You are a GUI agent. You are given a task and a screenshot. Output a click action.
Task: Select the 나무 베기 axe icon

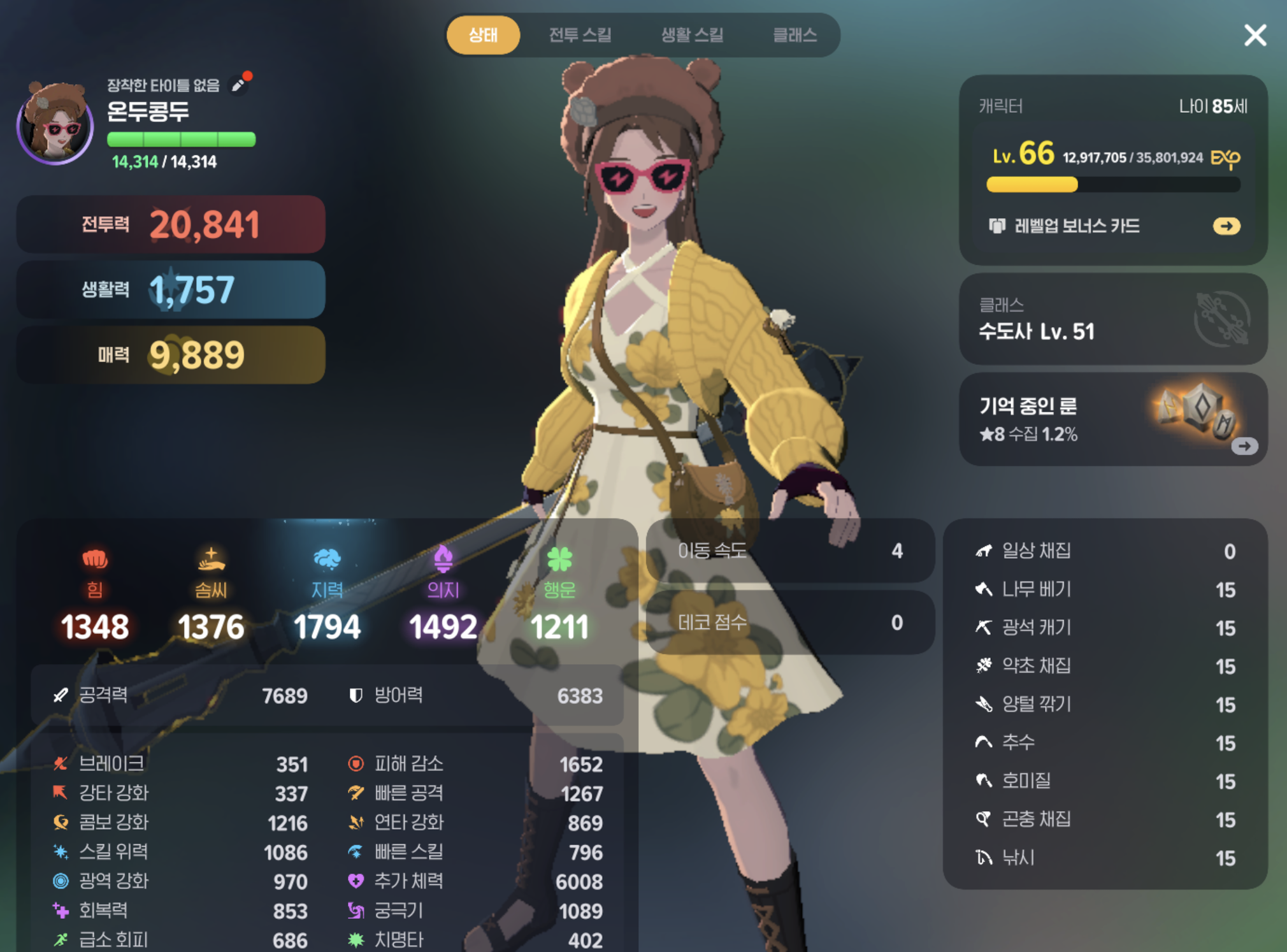pyautogui.click(x=984, y=590)
